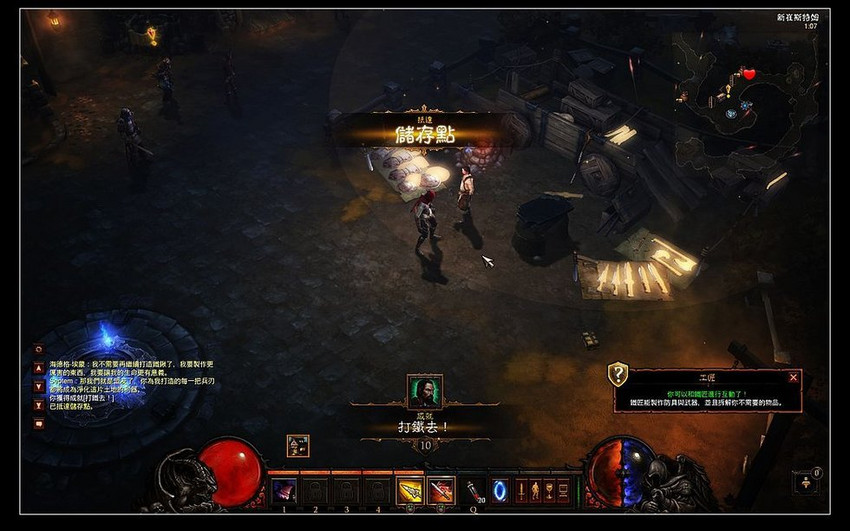The width and height of the screenshot is (850, 531).
Task: Click the new item notice above hotbar
Action: (x=297, y=446)
